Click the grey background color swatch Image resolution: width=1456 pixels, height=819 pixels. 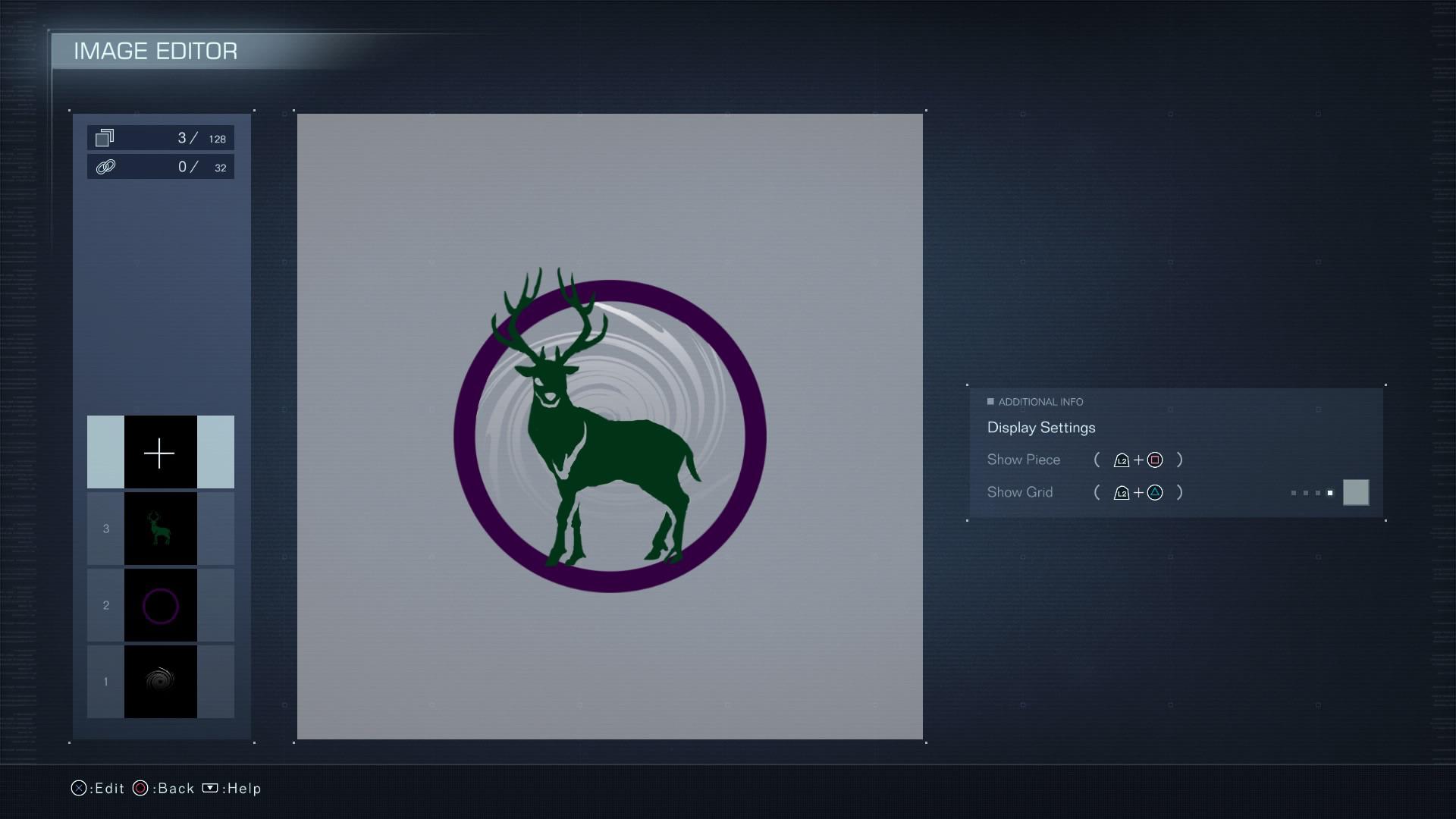pyautogui.click(x=1355, y=493)
